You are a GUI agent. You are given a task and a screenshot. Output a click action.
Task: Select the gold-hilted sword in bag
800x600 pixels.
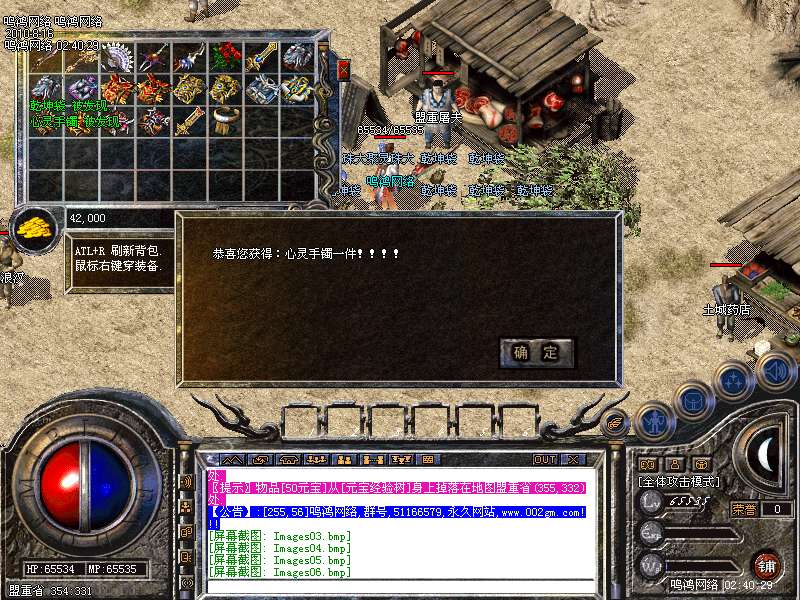click(x=188, y=120)
